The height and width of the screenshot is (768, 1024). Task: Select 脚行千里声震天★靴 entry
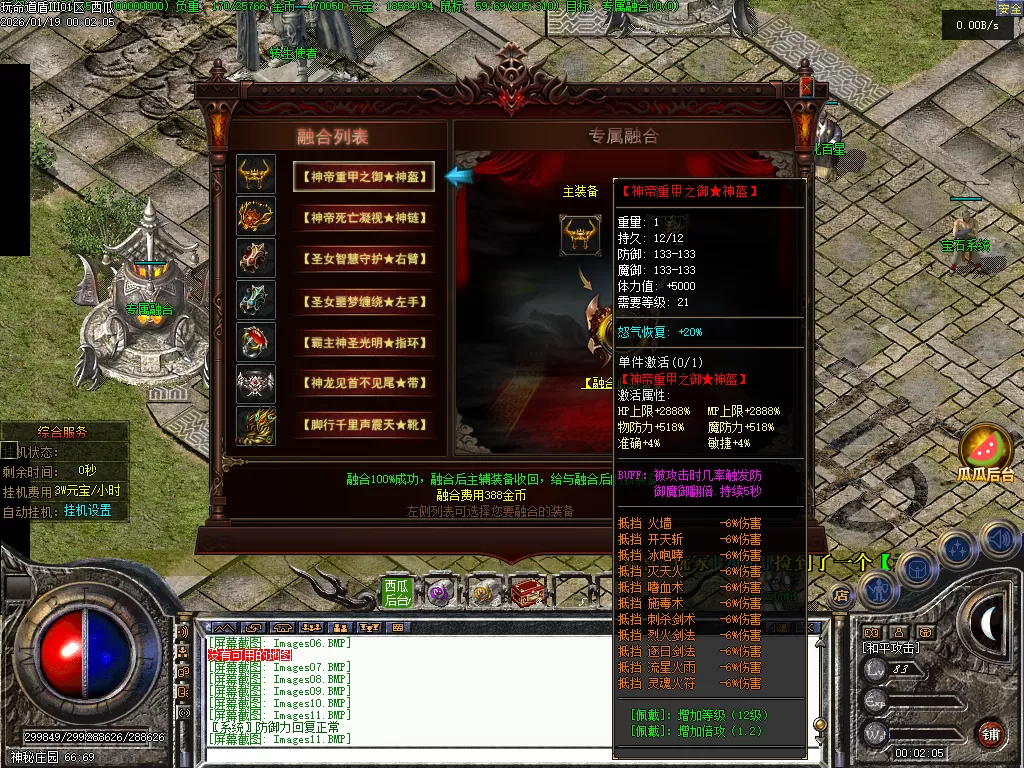pyautogui.click(x=364, y=425)
